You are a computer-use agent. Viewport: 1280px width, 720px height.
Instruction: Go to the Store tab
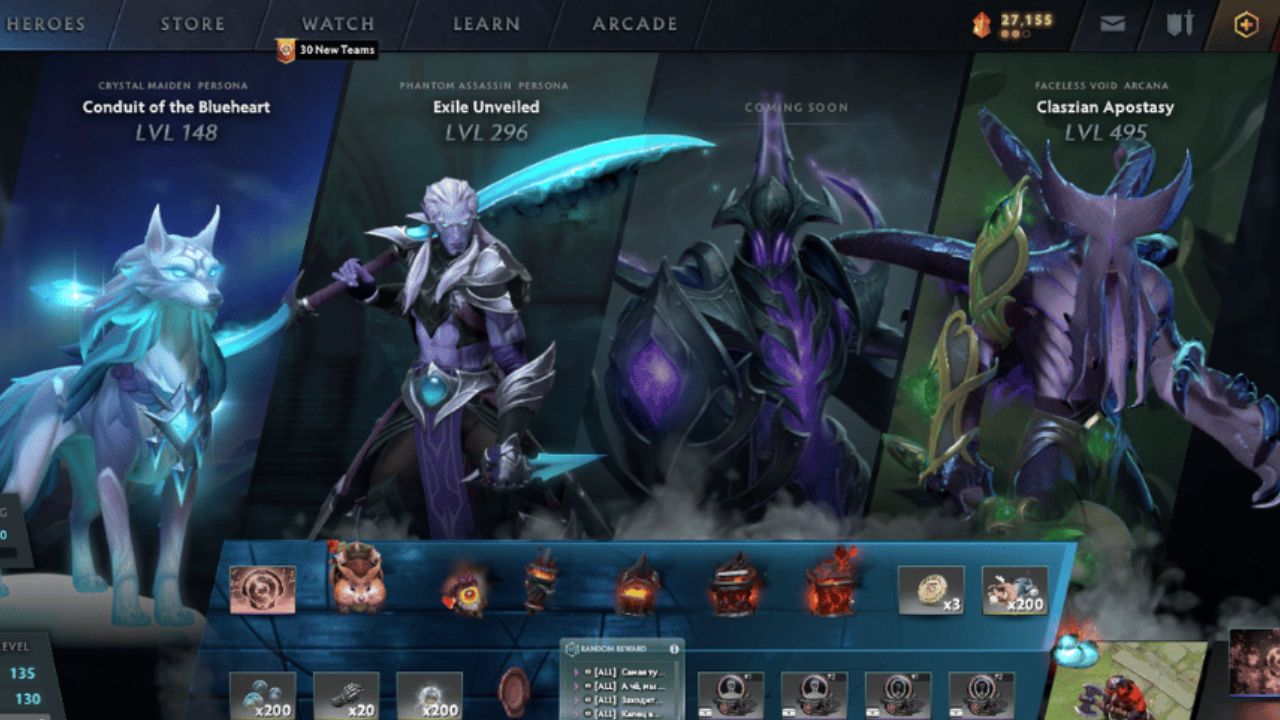click(x=192, y=24)
